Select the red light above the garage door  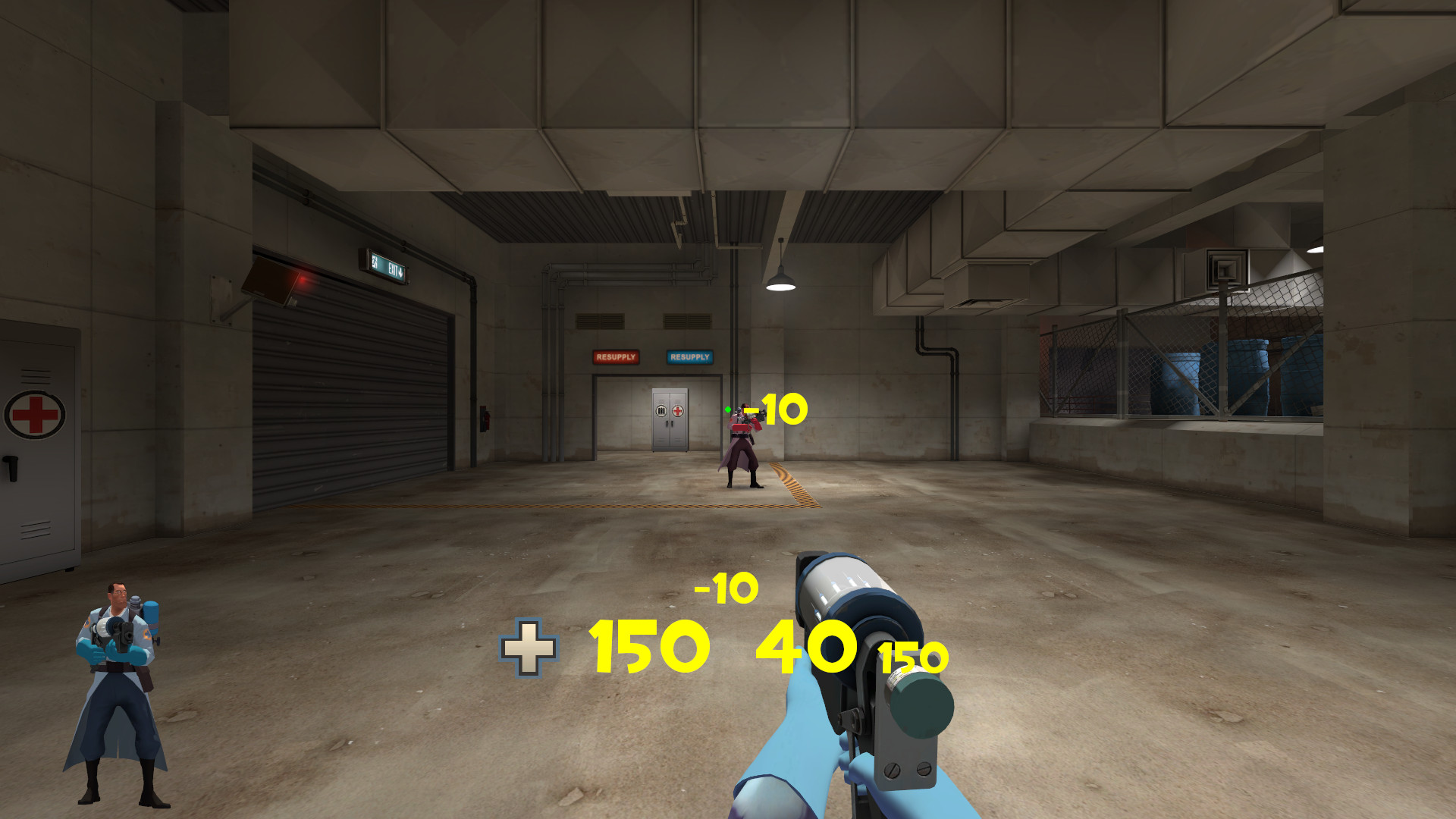pos(302,279)
